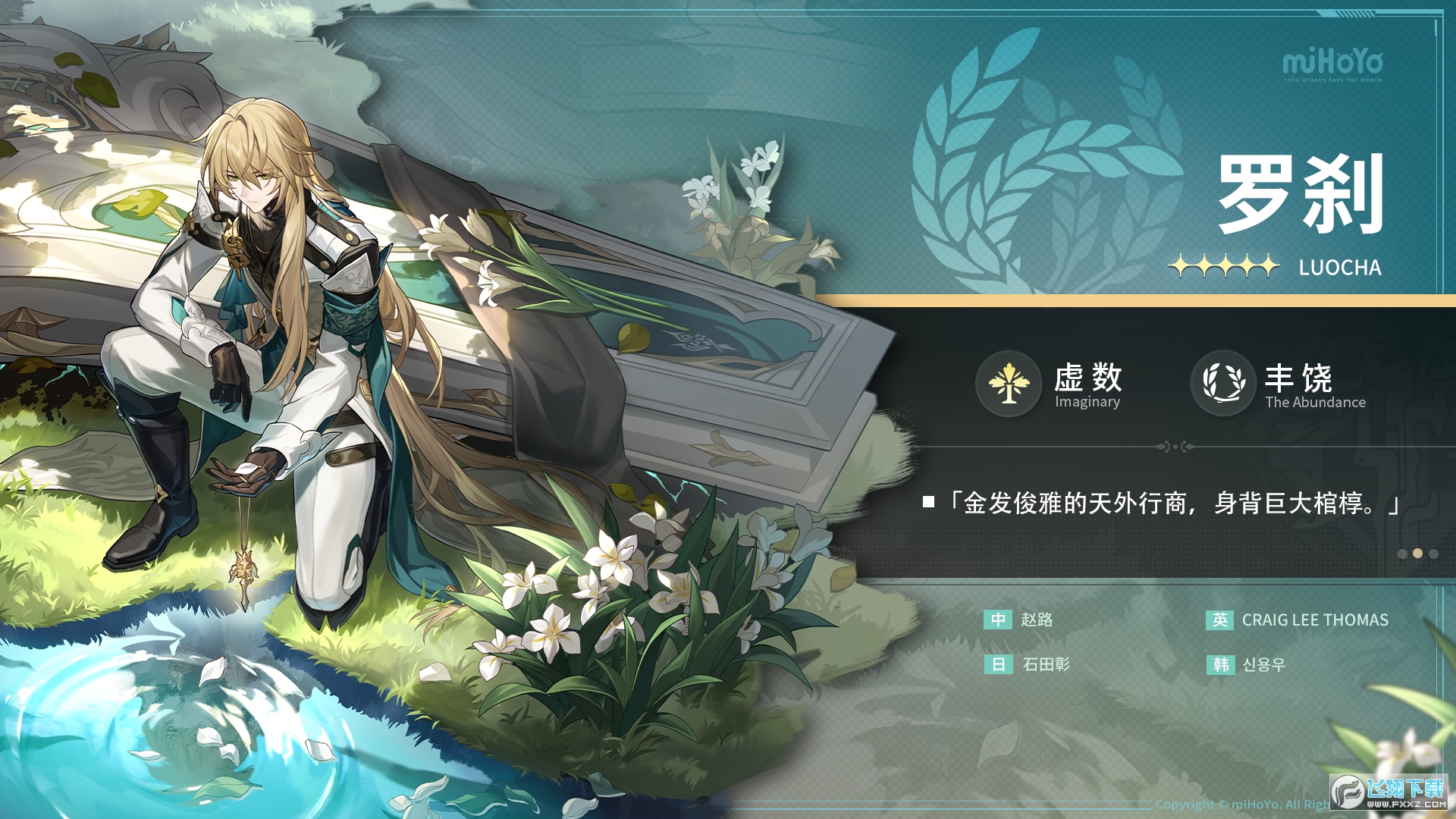Image resolution: width=1456 pixels, height=819 pixels.
Task: Choose the Korean voice actor tag 韩
Action: click(x=1220, y=664)
